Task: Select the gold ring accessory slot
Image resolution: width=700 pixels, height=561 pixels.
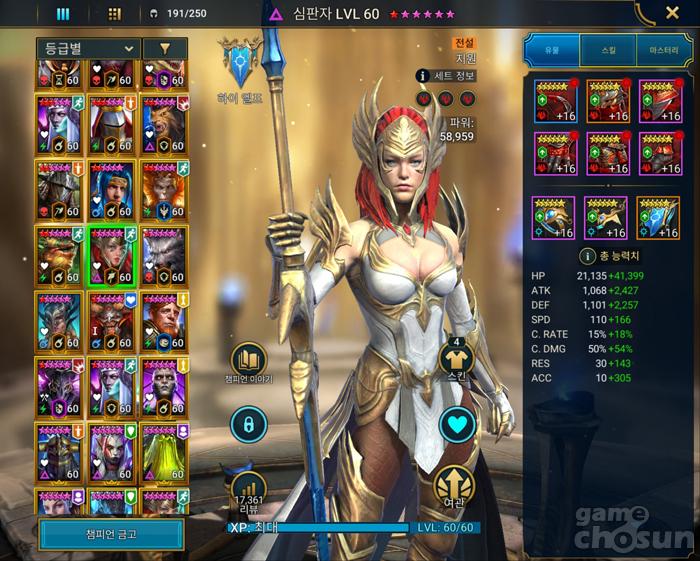Action: coord(554,218)
